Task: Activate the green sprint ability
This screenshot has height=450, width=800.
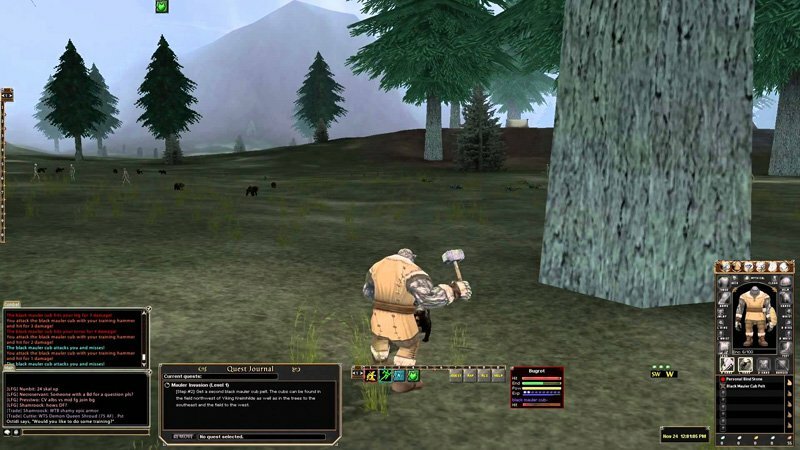Action: click(x=384, y=375)
